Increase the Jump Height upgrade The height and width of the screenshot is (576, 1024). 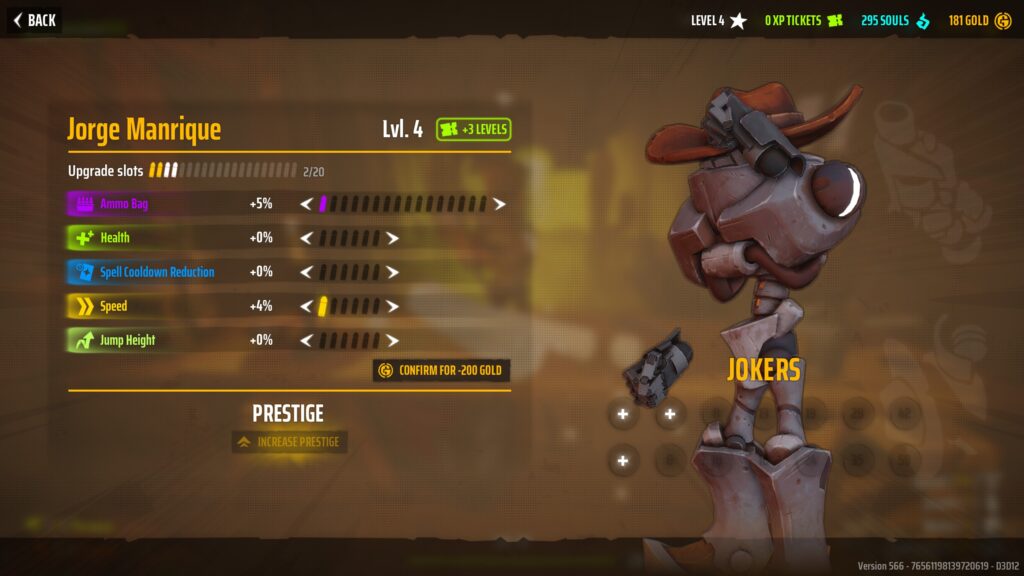point(393,340)
